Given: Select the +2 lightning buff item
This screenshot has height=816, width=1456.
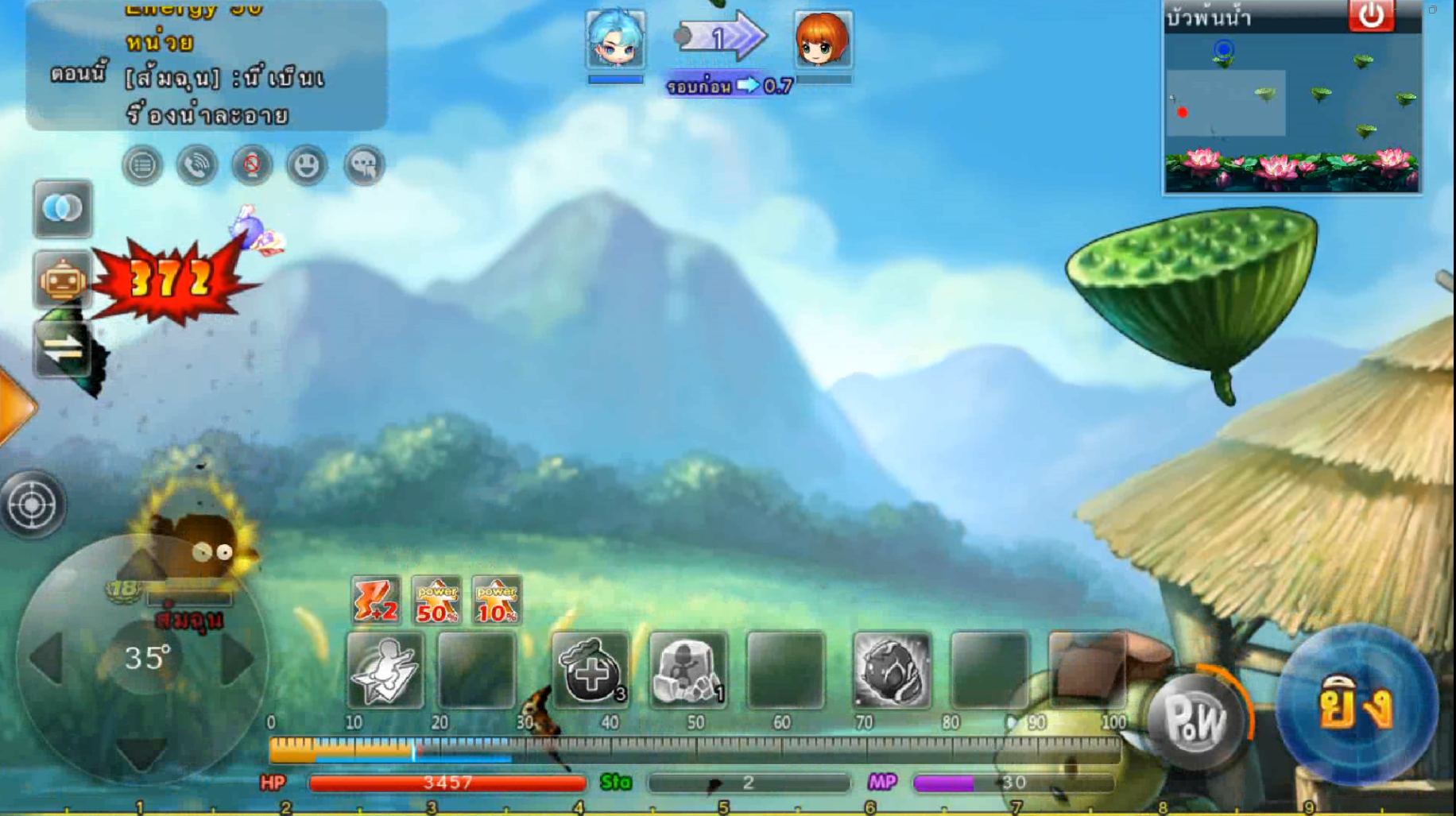Looking at the screenshot, I should [x=375, y=601].
